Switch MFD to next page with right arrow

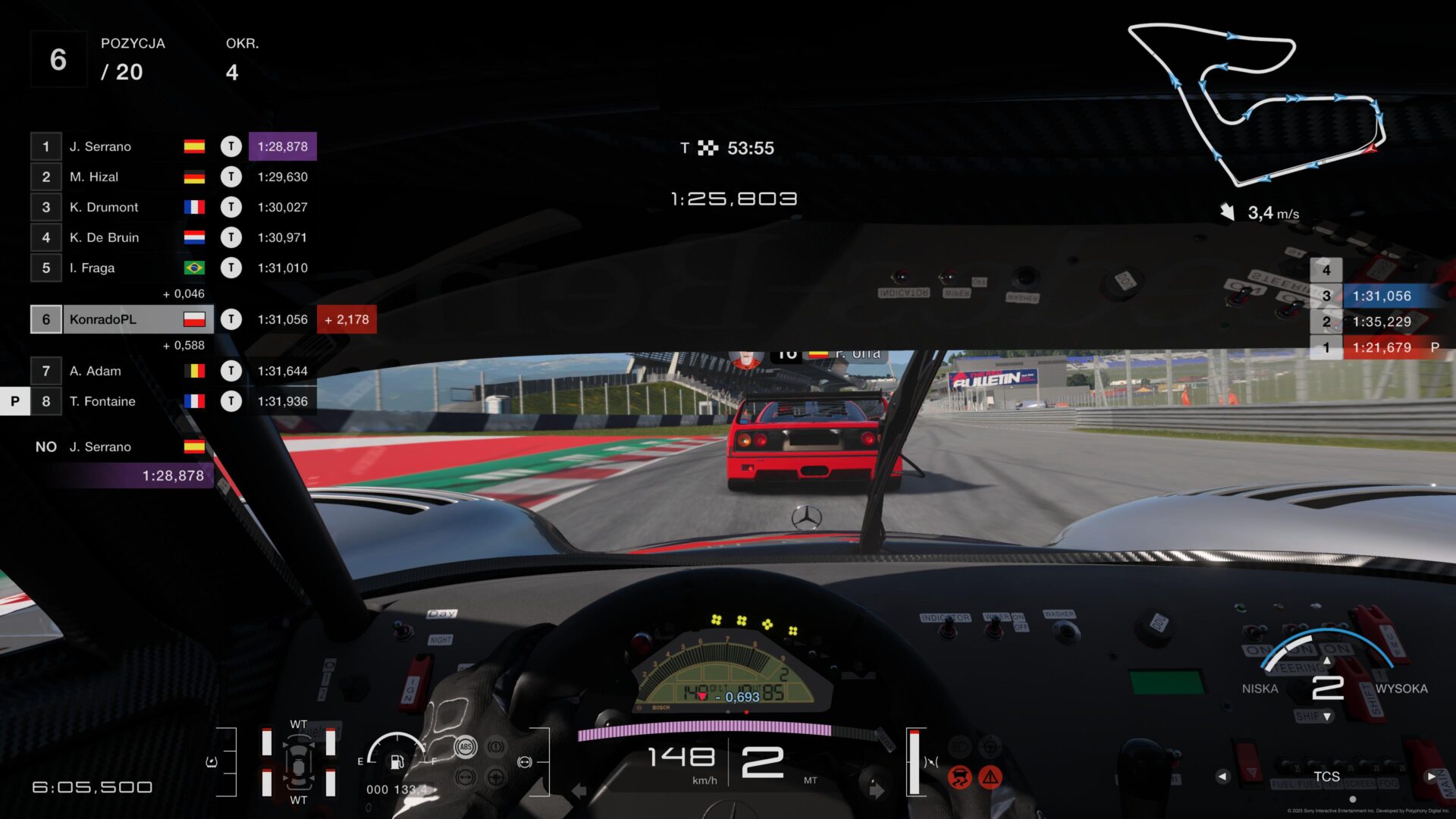(1431, 777)
